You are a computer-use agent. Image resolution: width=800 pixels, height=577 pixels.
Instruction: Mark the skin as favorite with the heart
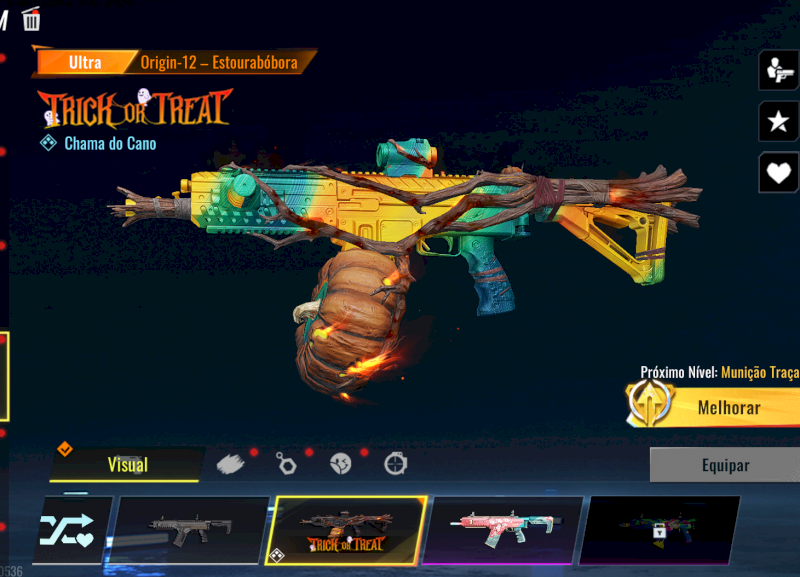777,172
